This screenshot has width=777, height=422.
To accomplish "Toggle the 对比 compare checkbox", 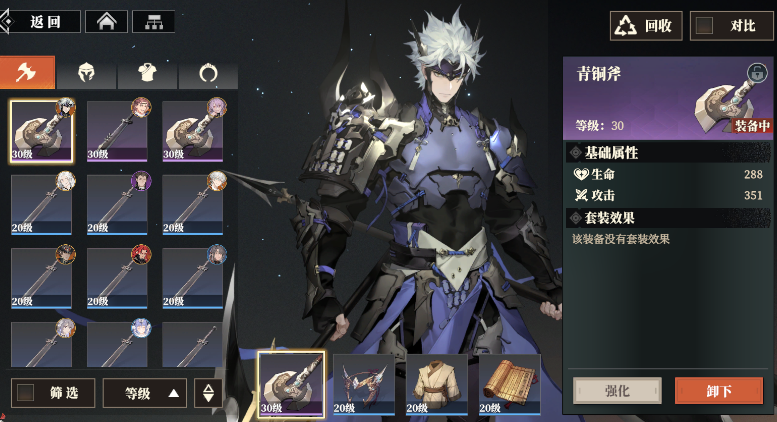I will (704, 26).
